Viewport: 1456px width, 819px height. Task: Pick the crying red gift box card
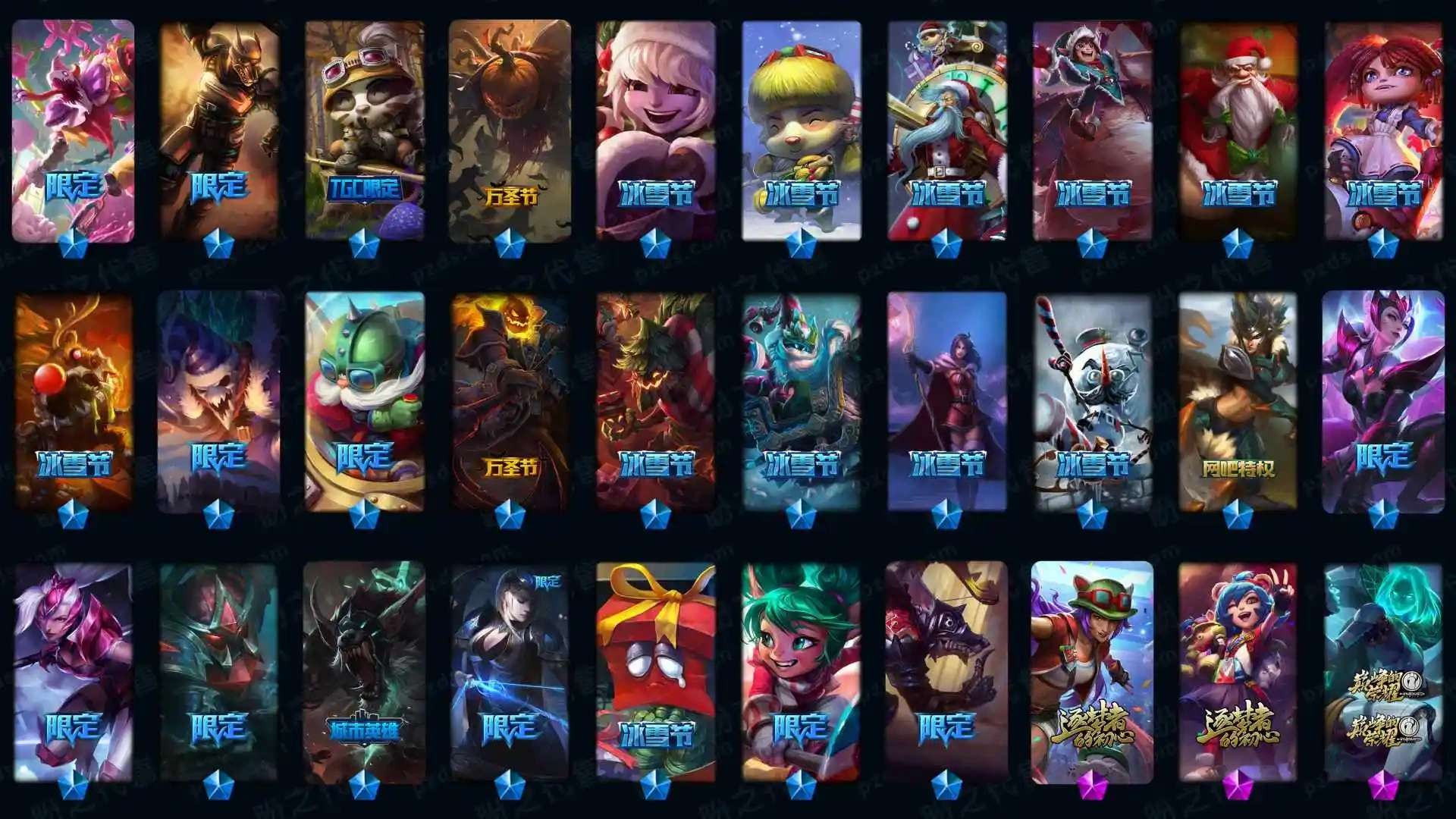(x=656, y=671)
